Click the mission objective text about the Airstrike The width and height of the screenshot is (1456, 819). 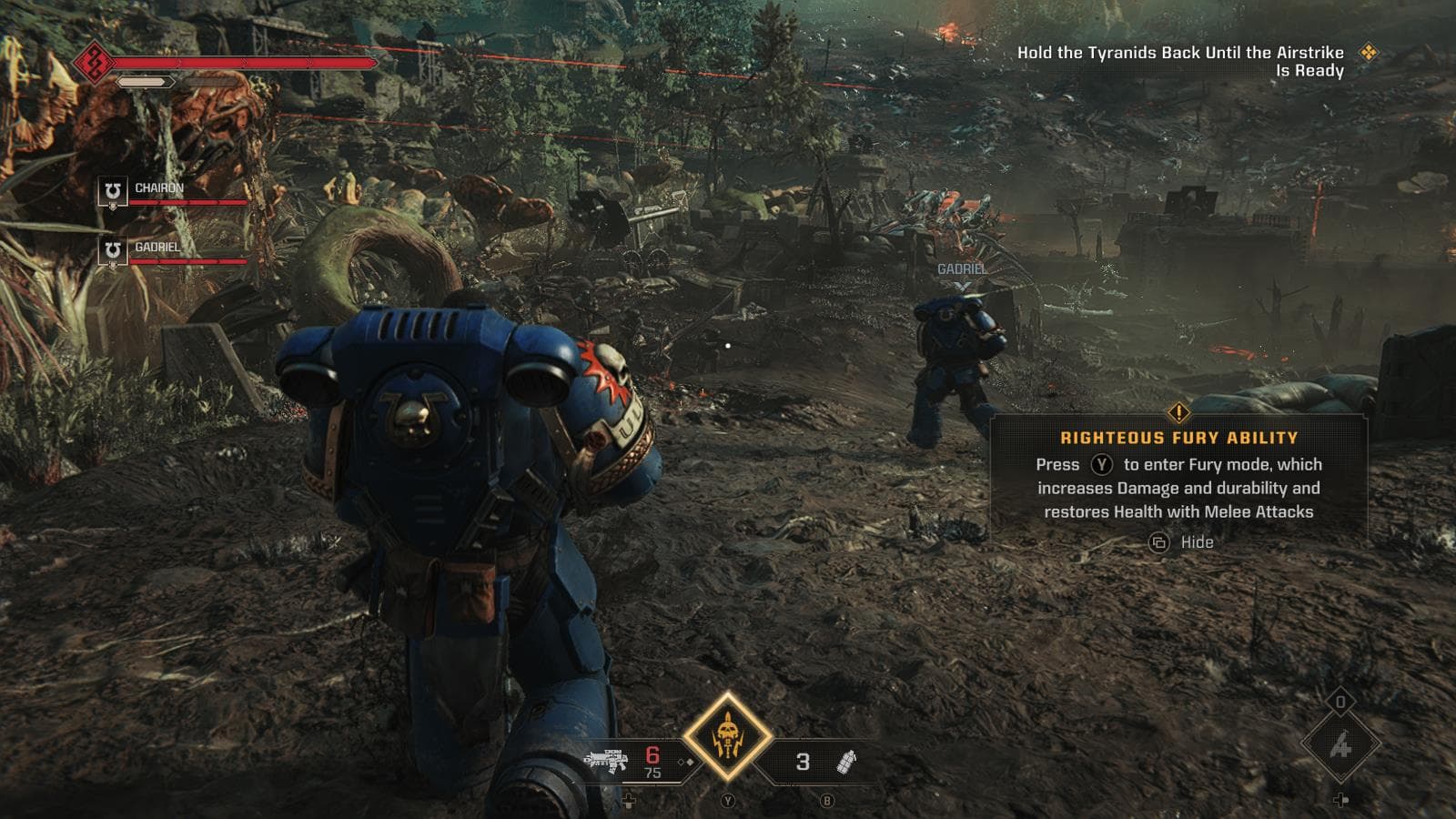(1183, 62)
